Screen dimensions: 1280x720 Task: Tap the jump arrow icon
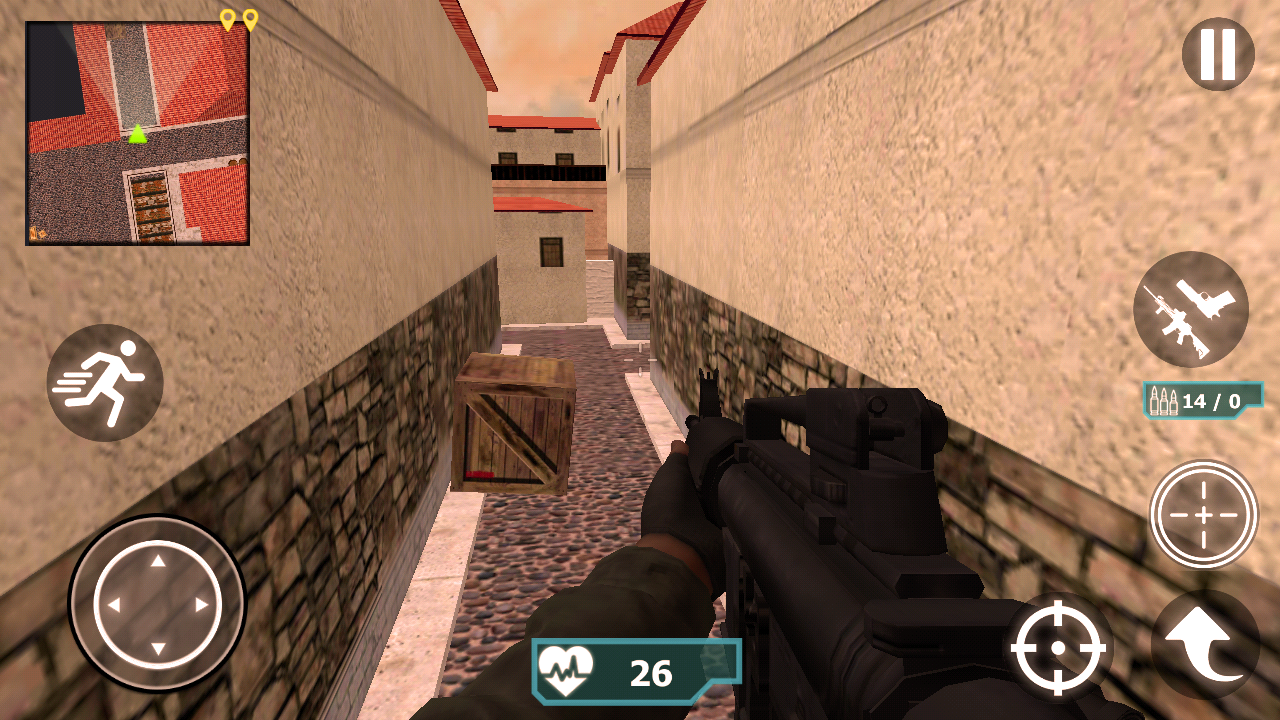click(x=1204, y=646)
